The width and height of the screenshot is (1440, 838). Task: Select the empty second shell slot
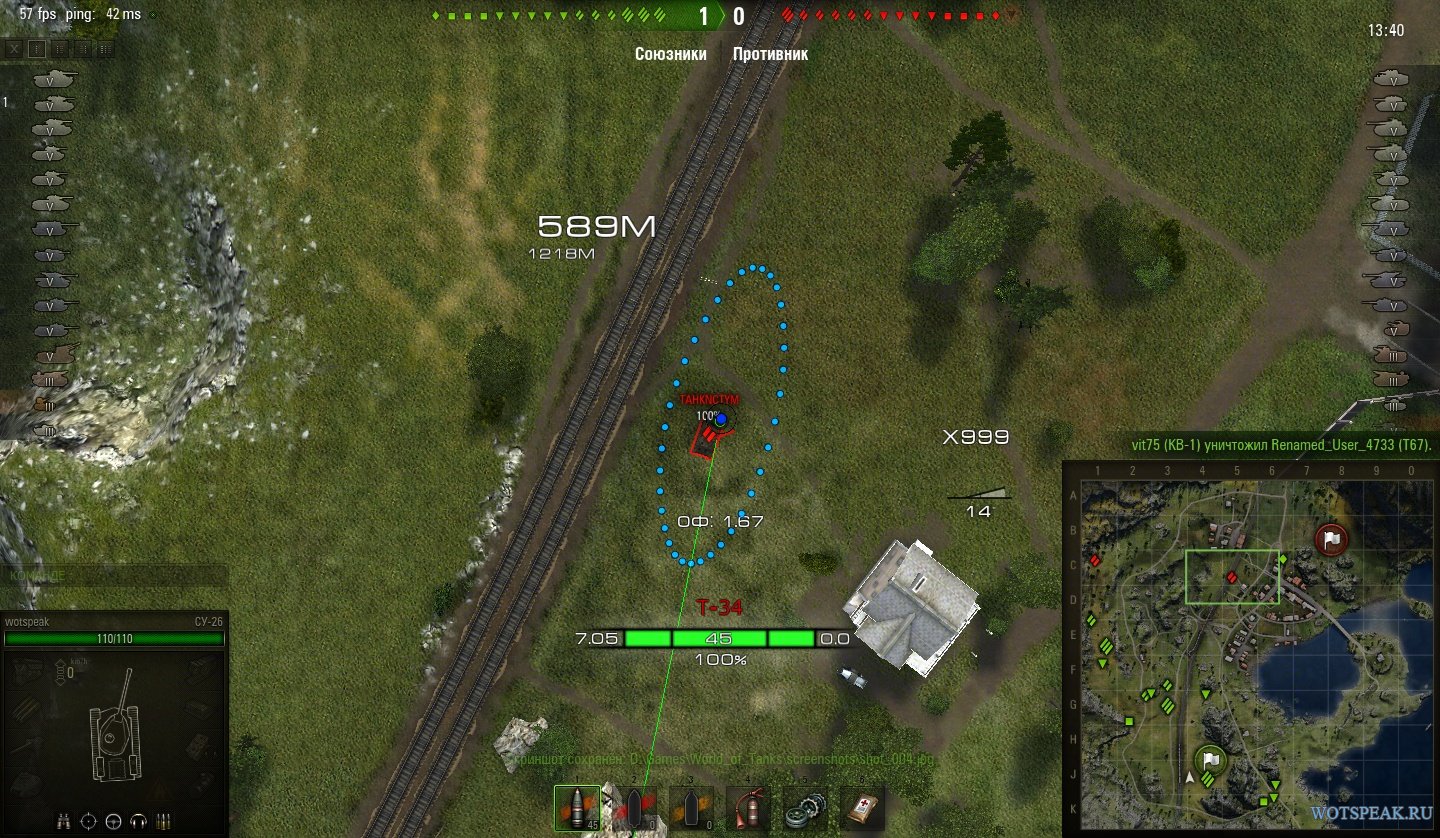(x=633, y=808)
